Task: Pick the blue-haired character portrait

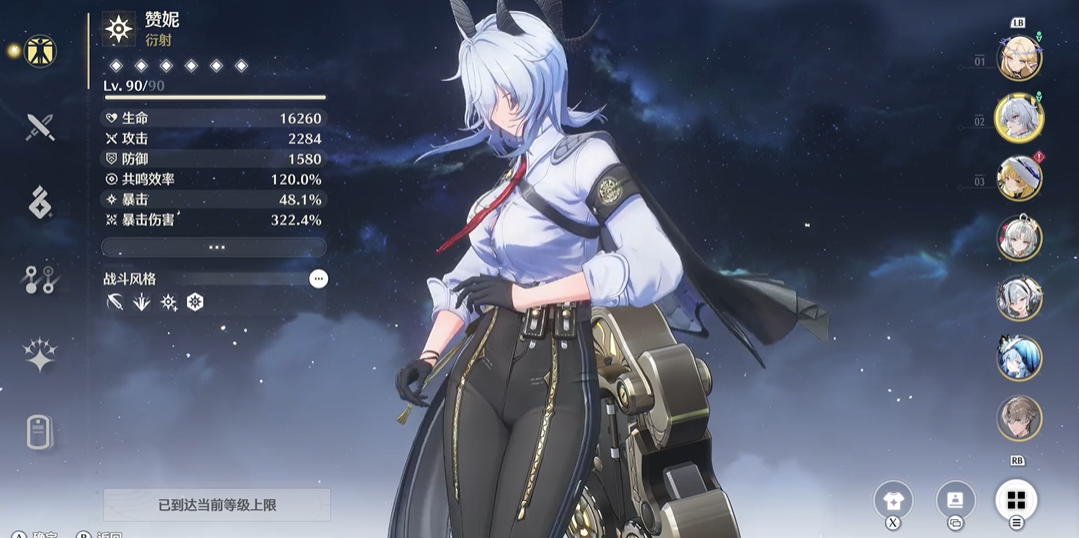Action: 1019,358
